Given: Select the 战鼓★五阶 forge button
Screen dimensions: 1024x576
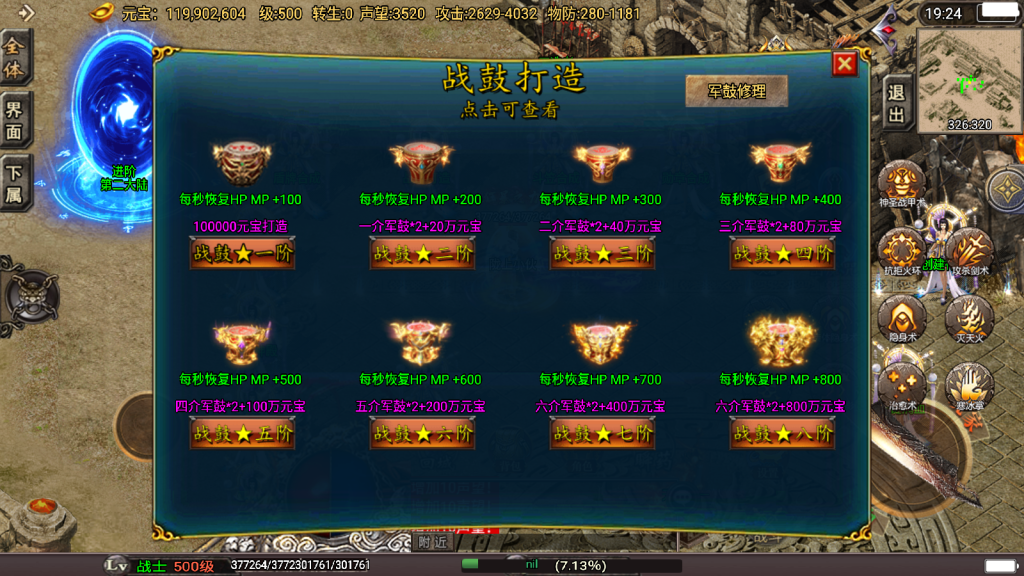Looking at the screenshot, I should pyautogui.click(x=242, y=434).
